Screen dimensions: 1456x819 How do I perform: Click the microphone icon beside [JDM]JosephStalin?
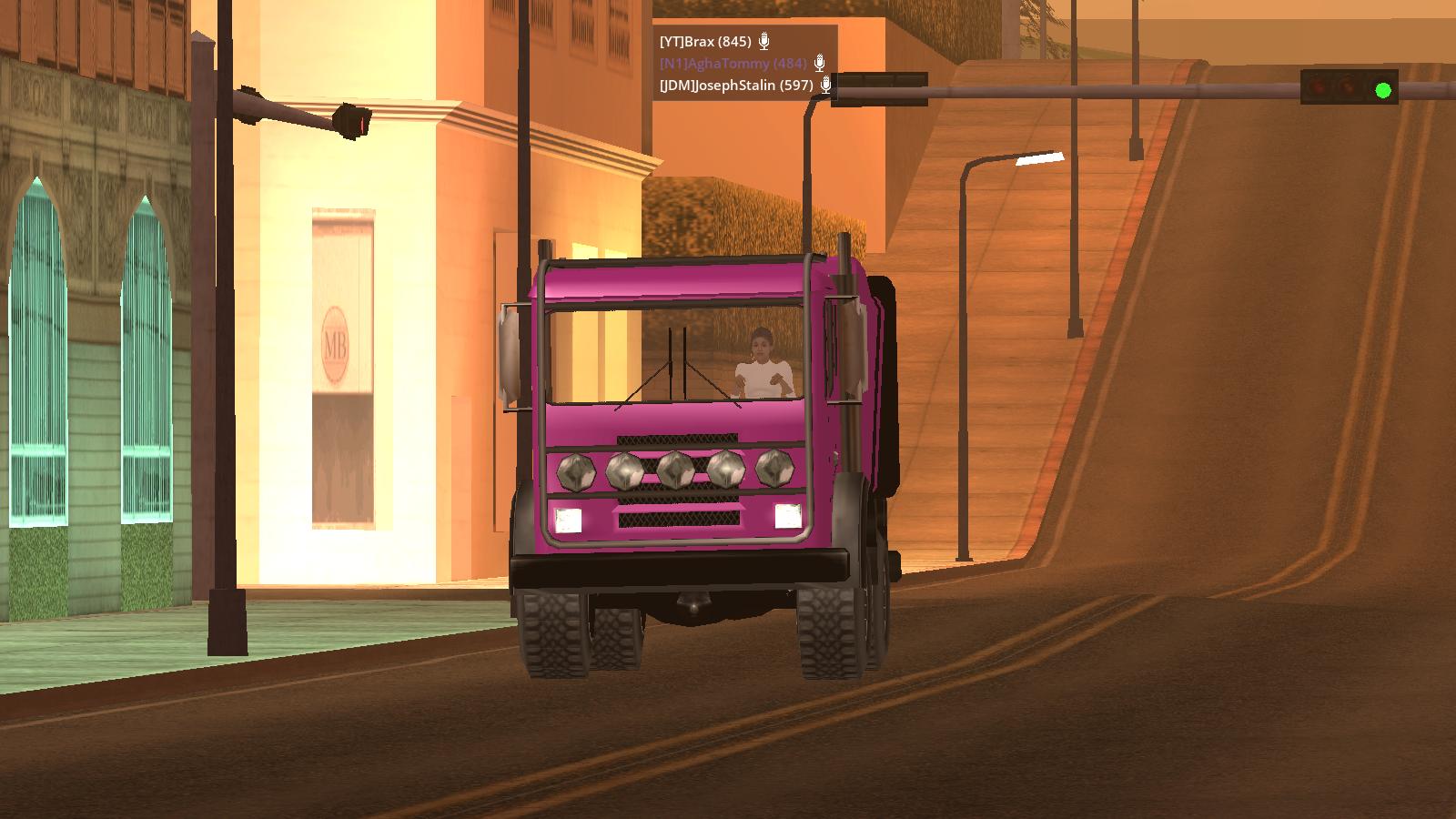click(825, 86)
